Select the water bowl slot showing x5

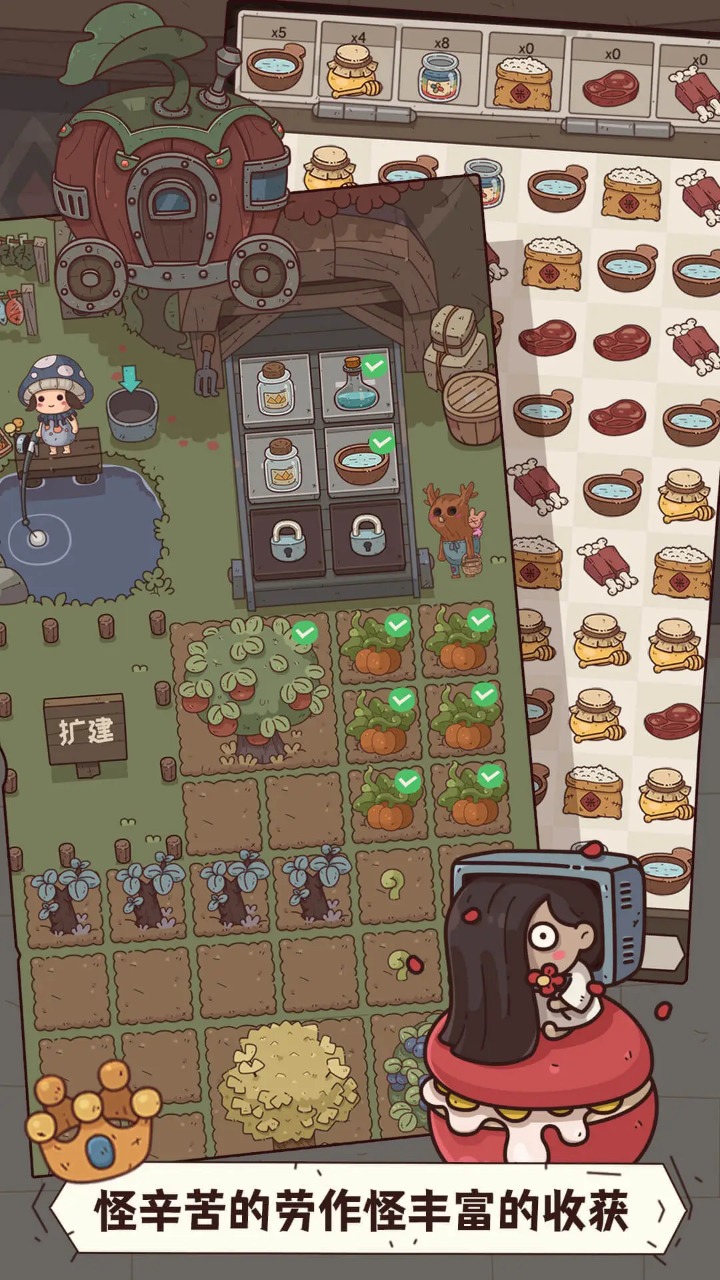(x=276, y=66)
